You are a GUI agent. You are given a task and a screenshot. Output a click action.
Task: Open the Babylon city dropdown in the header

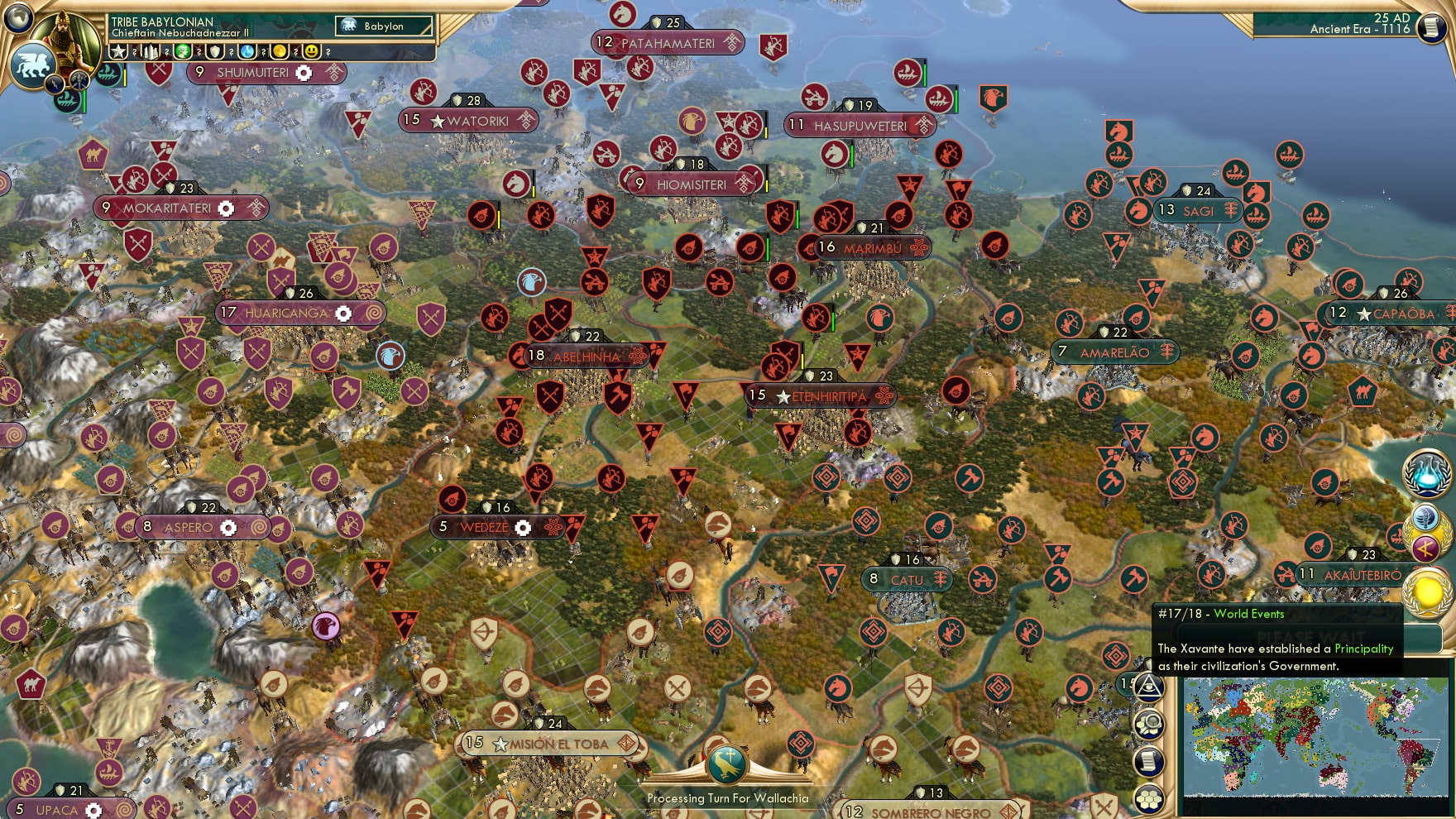(x=383, y=26)
